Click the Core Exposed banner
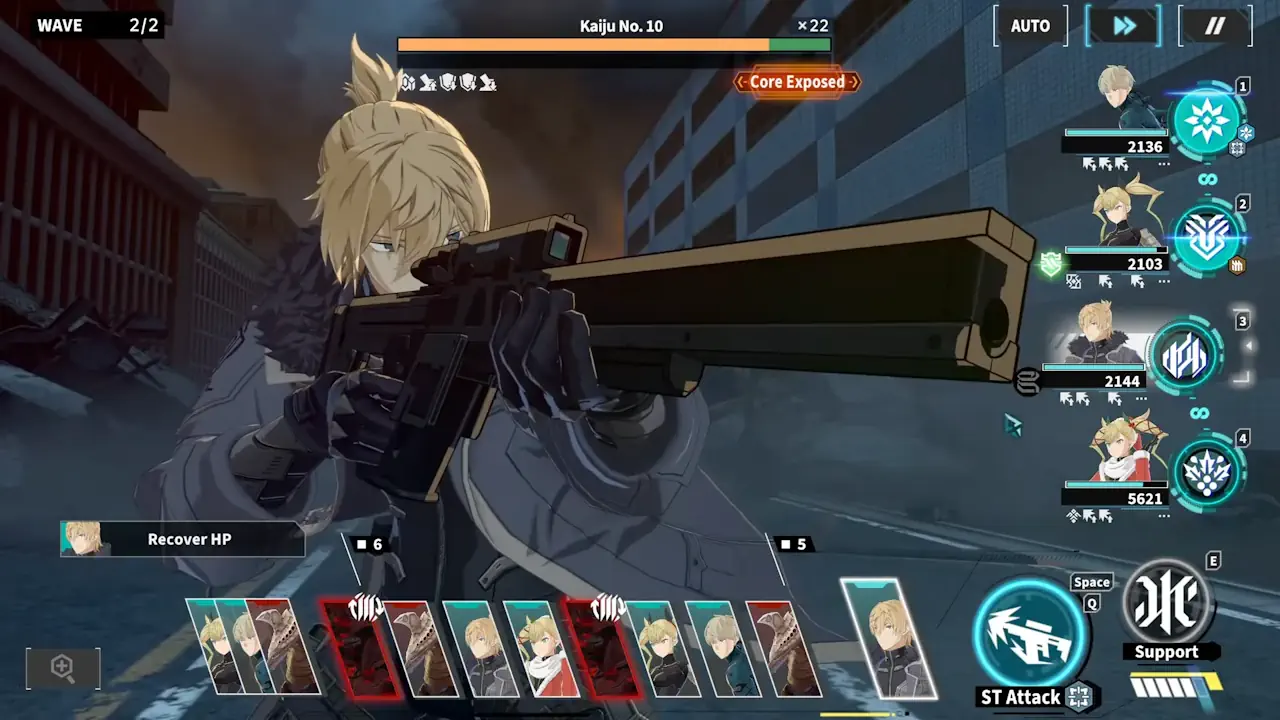The width and height of the screenshot is (1280, 720). (796, 82)
